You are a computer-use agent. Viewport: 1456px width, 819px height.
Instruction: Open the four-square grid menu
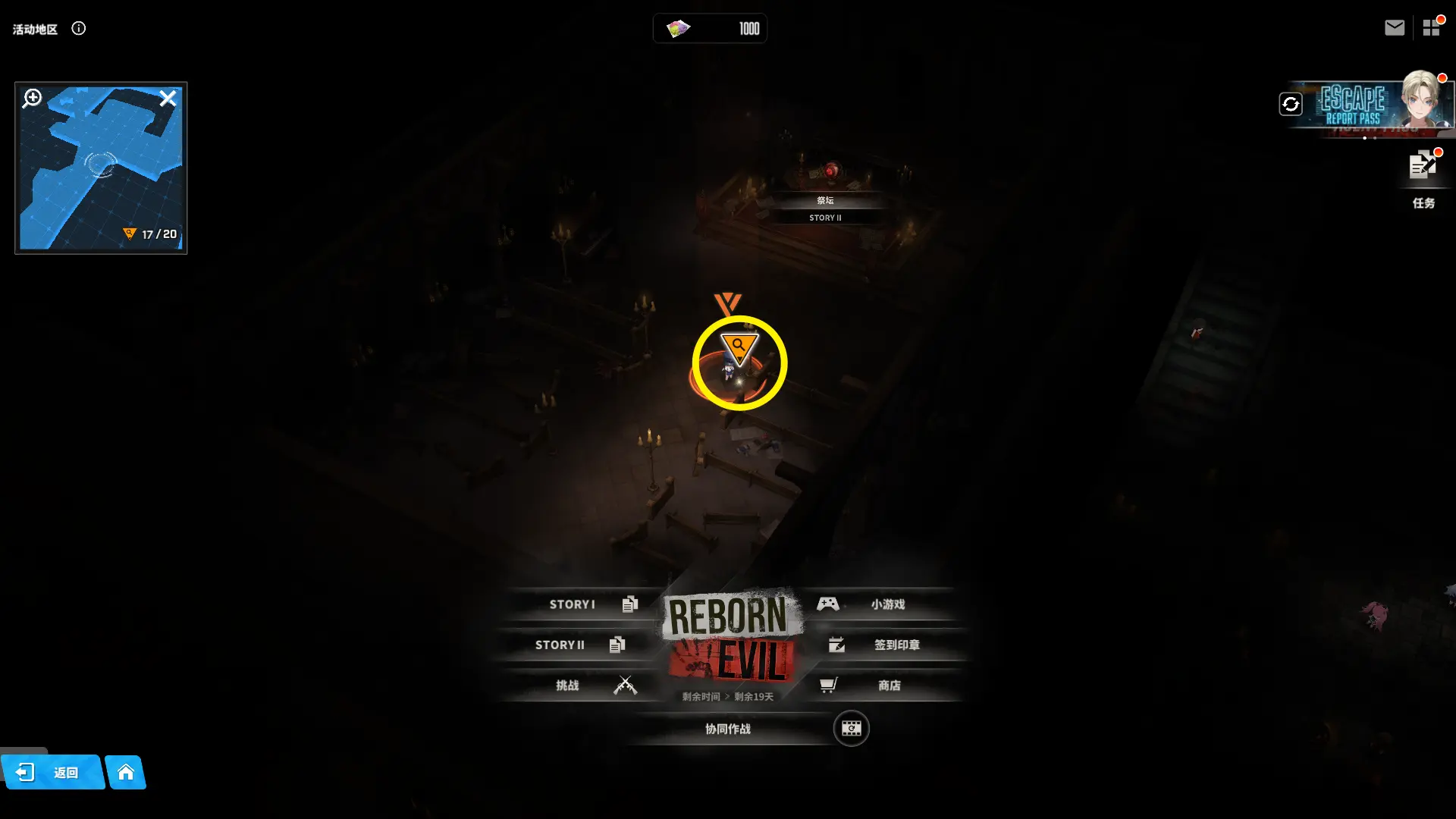click(1431, 28)
